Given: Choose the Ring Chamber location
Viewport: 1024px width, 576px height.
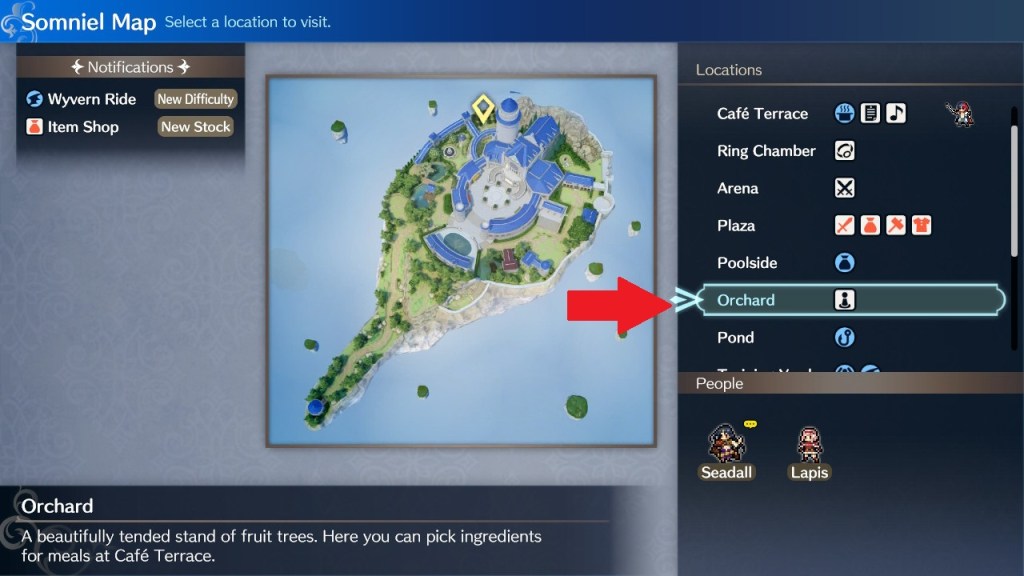Looking at the screenshot, I should tap(766, 151).
